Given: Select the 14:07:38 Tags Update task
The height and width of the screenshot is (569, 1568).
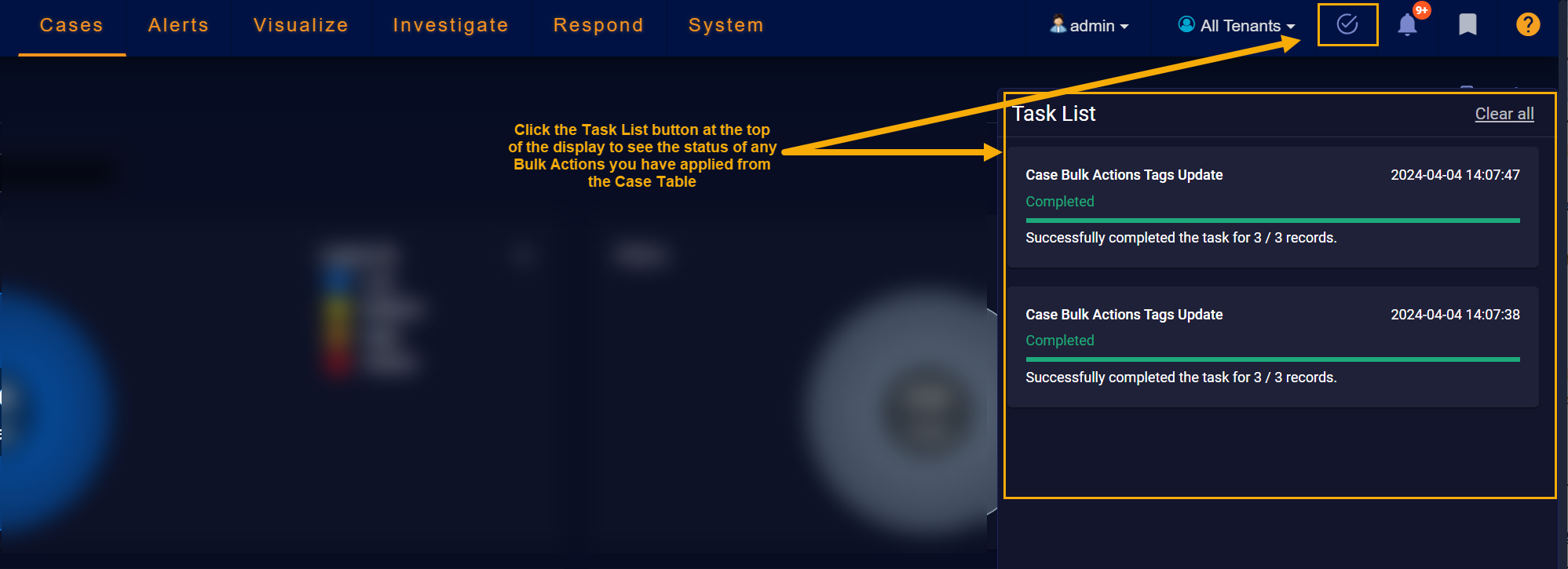Looking at the screenshot, I should pos(1272,346).
